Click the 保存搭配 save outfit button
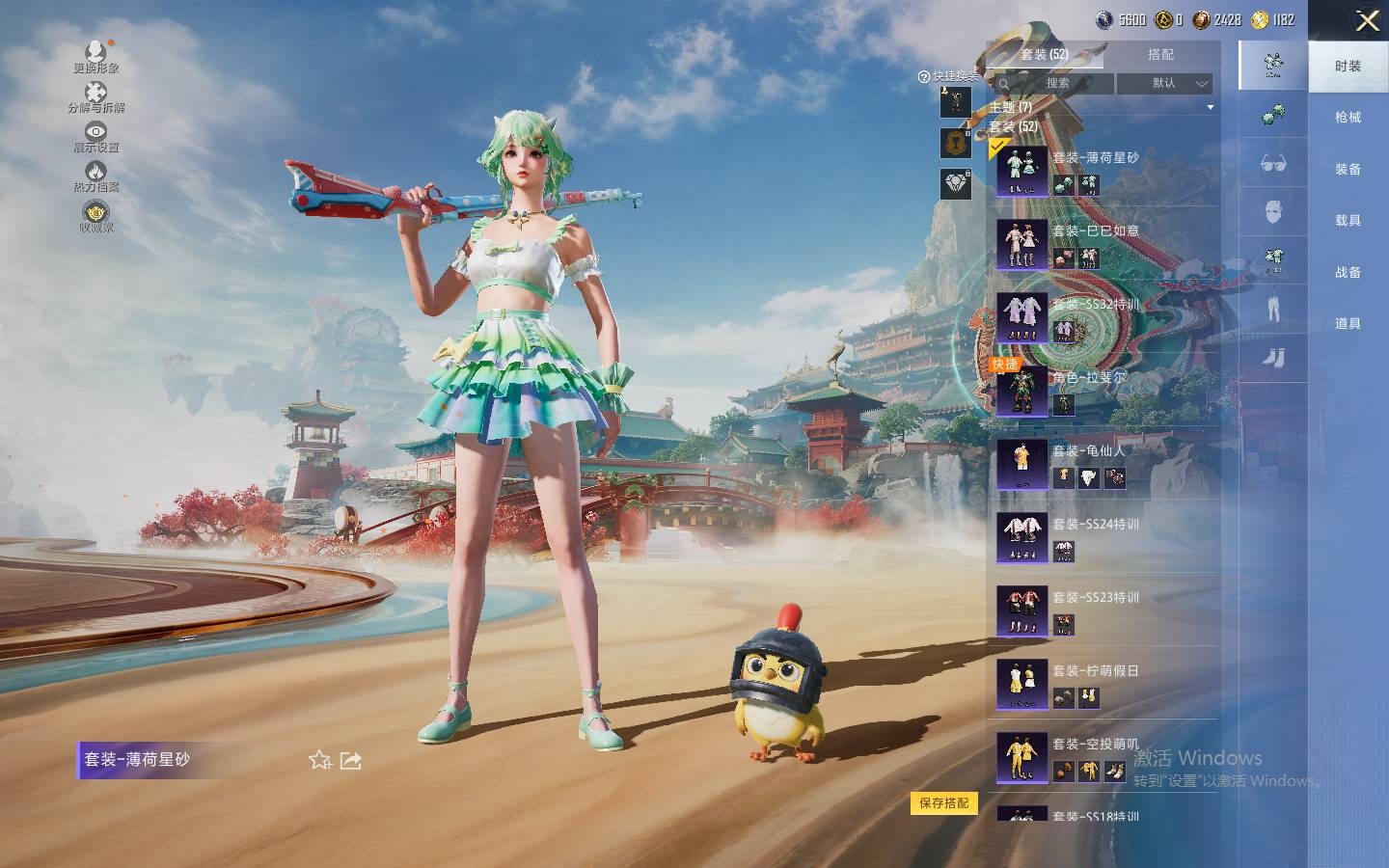The width and height of the screenshot is (1389, 868). (943, 802)
